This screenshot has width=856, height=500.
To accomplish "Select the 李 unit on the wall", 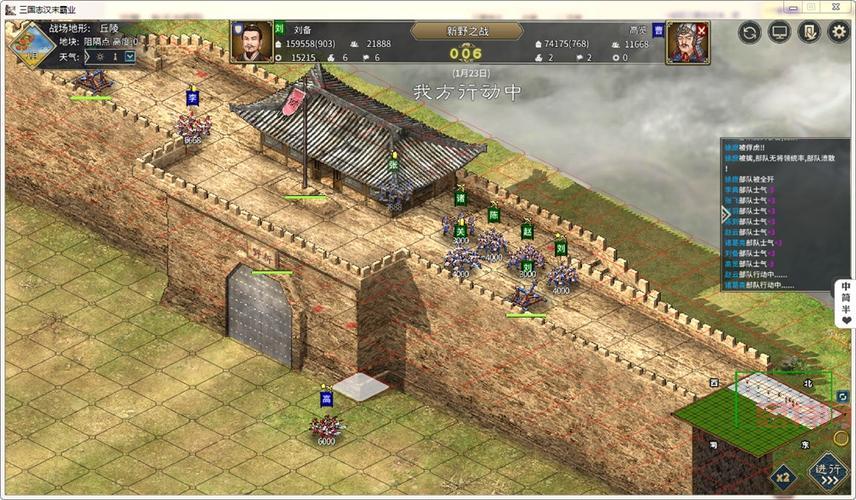I will (x=193, y=123).
